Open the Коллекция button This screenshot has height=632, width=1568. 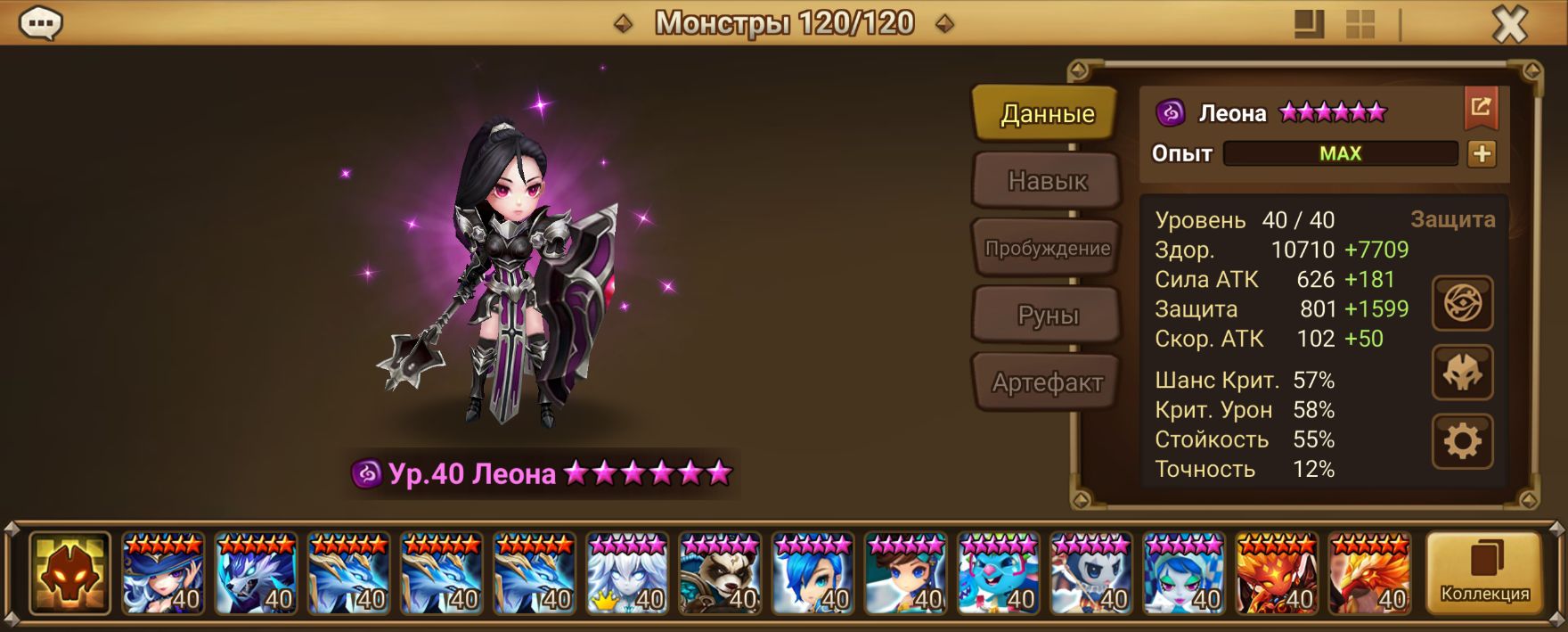(1484, 573)
